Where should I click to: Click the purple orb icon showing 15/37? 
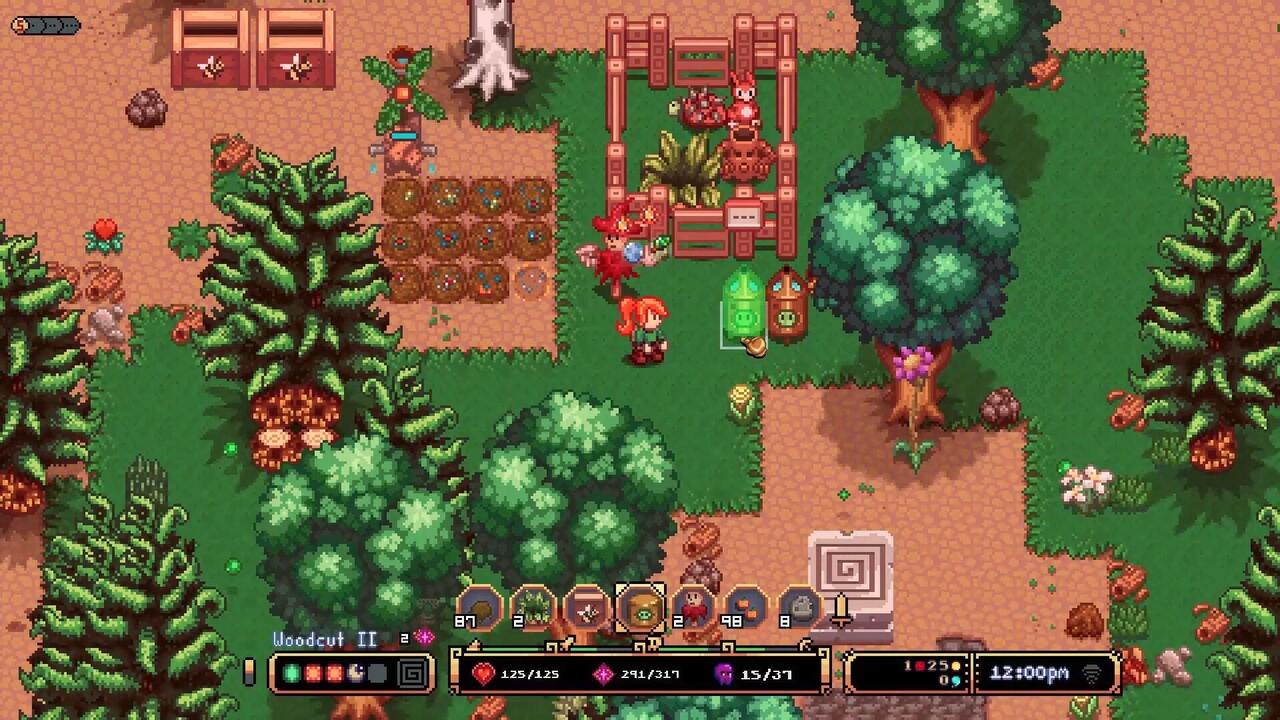pyautogui.click(x=724, y=673)
